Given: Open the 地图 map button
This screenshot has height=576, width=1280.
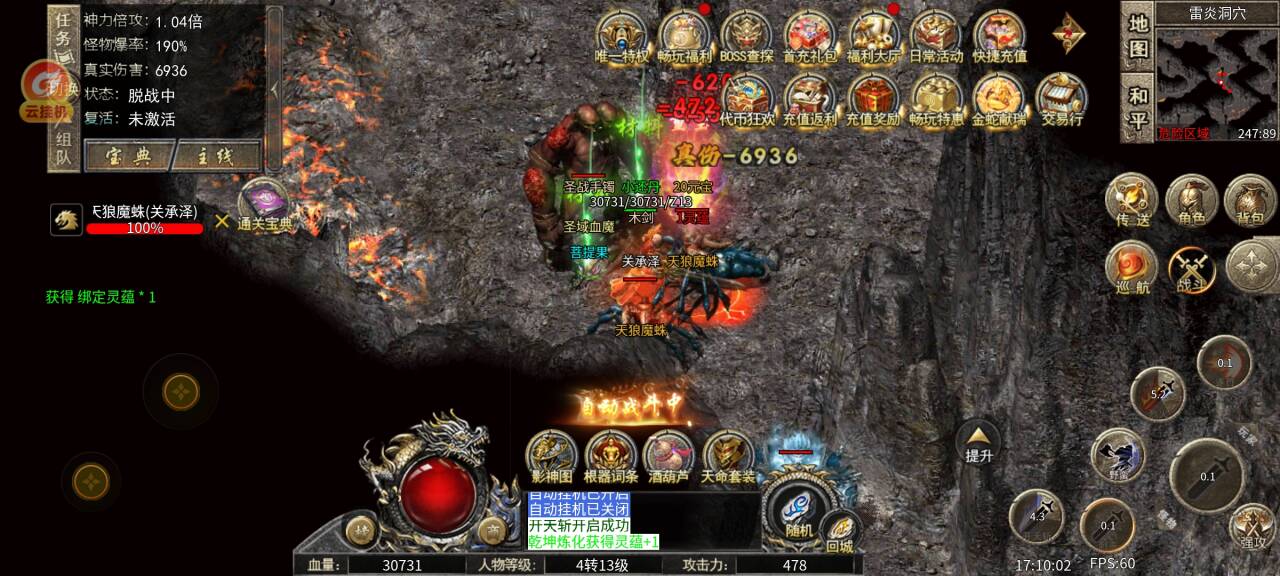Looking at the screenshot, I should [x=1137, y=35].
